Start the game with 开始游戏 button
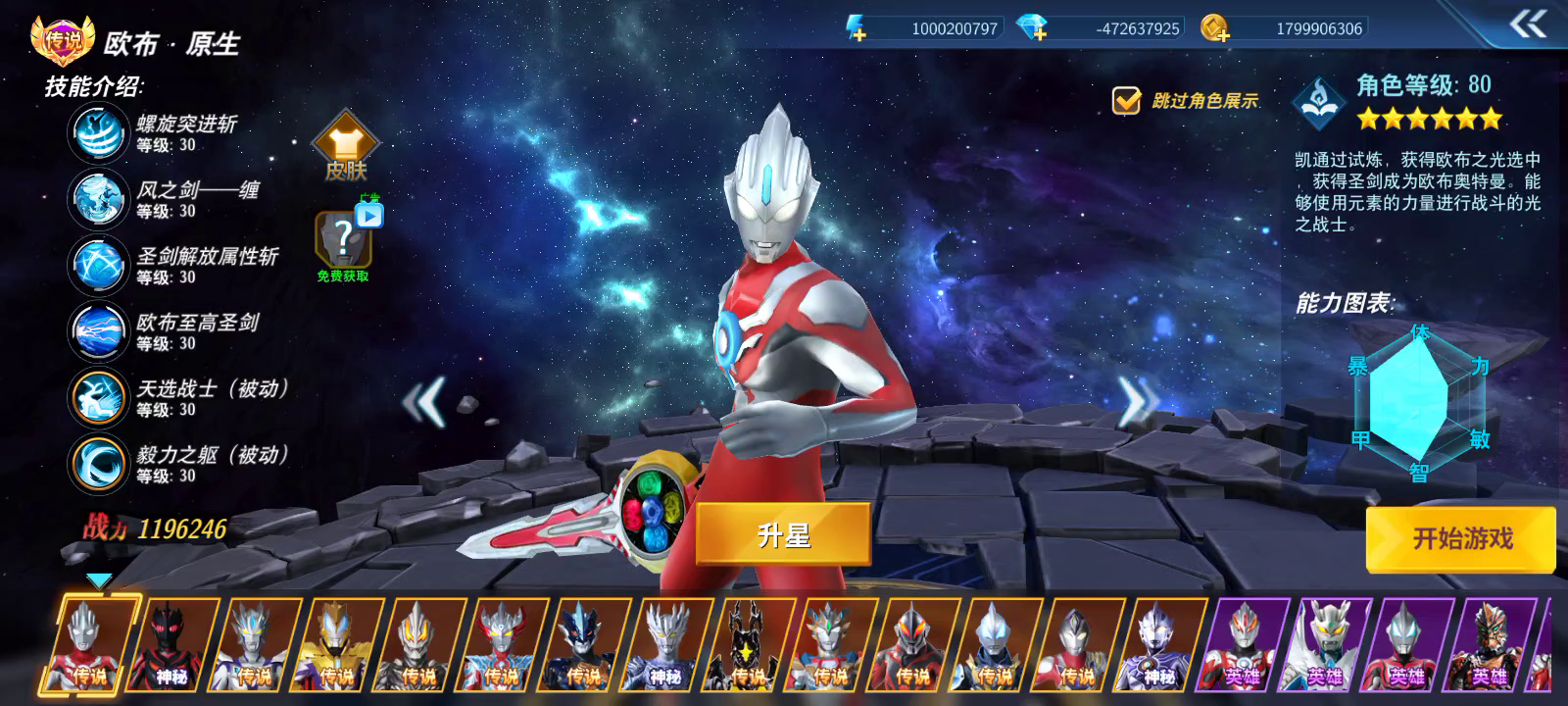 (1461, 538)
